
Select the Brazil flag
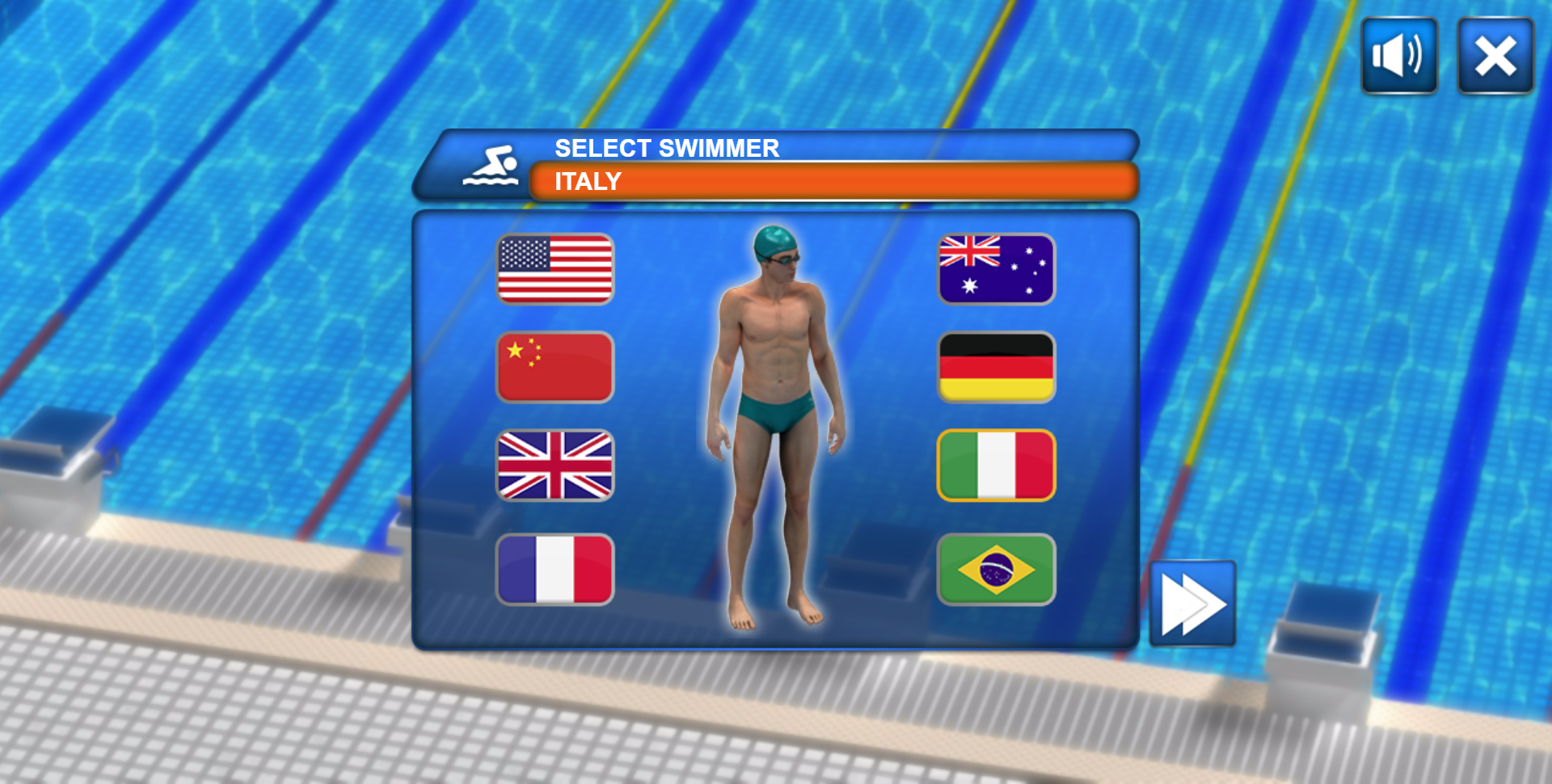(x=996, y=569)
